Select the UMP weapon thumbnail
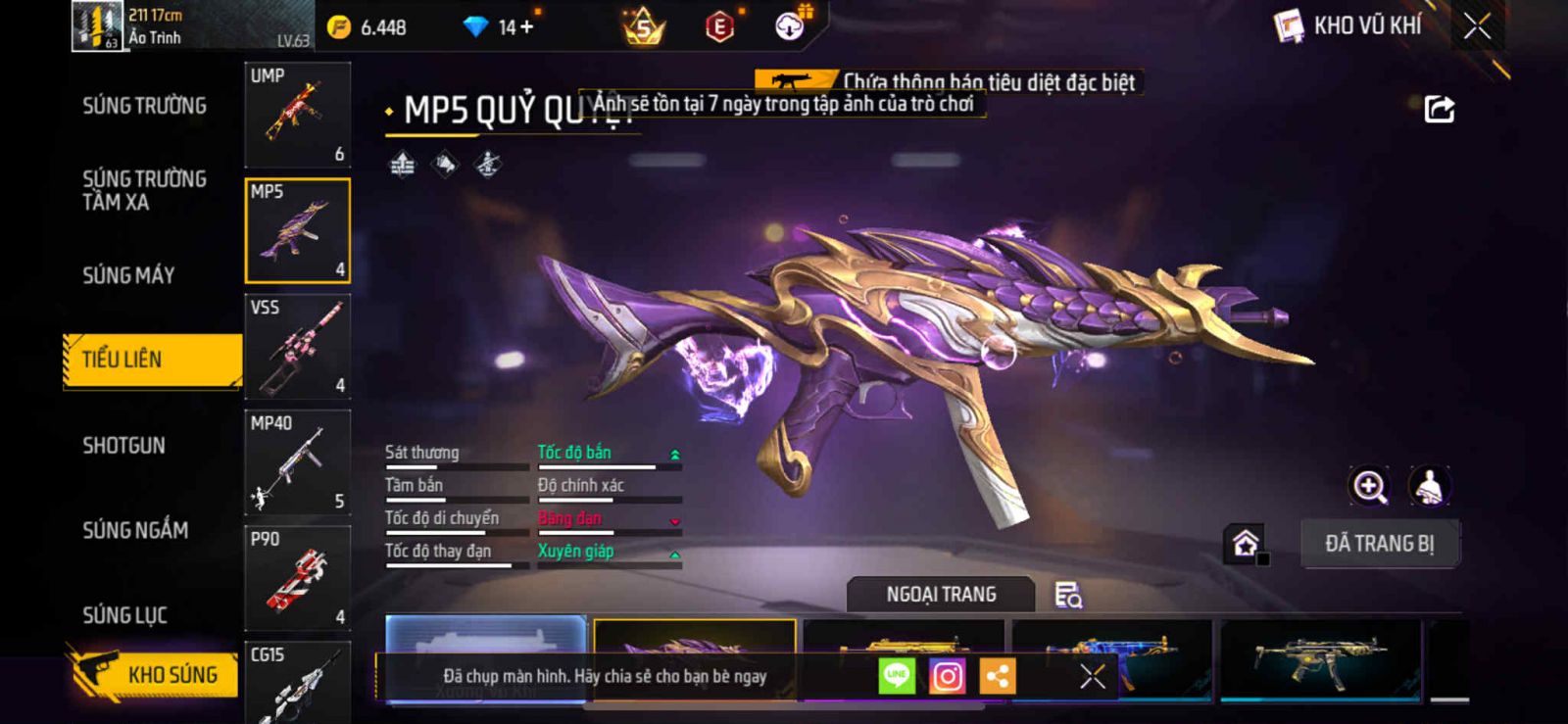The image size is (1568, 724). coord(297,115)
